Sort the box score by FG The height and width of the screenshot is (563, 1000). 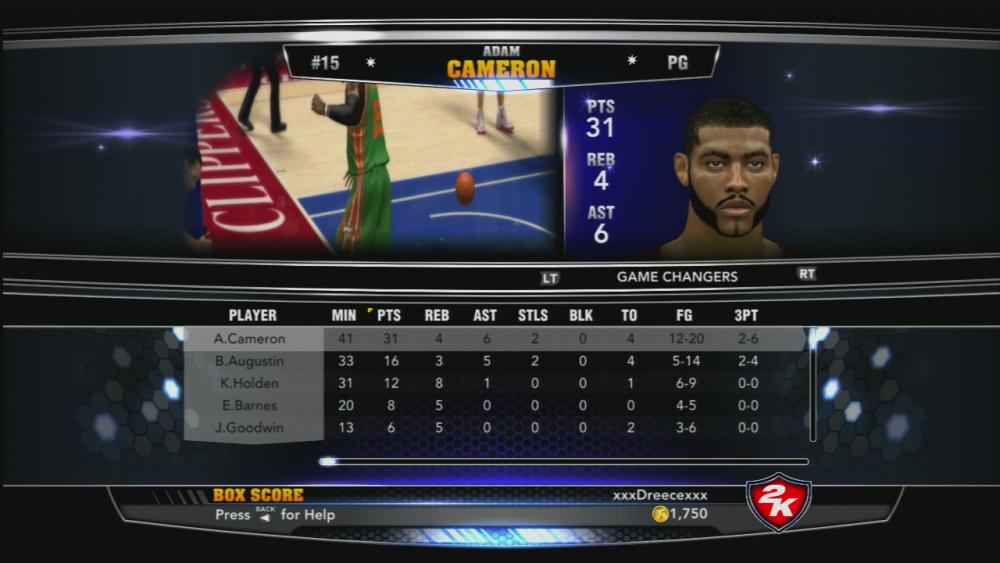point(684,315)
